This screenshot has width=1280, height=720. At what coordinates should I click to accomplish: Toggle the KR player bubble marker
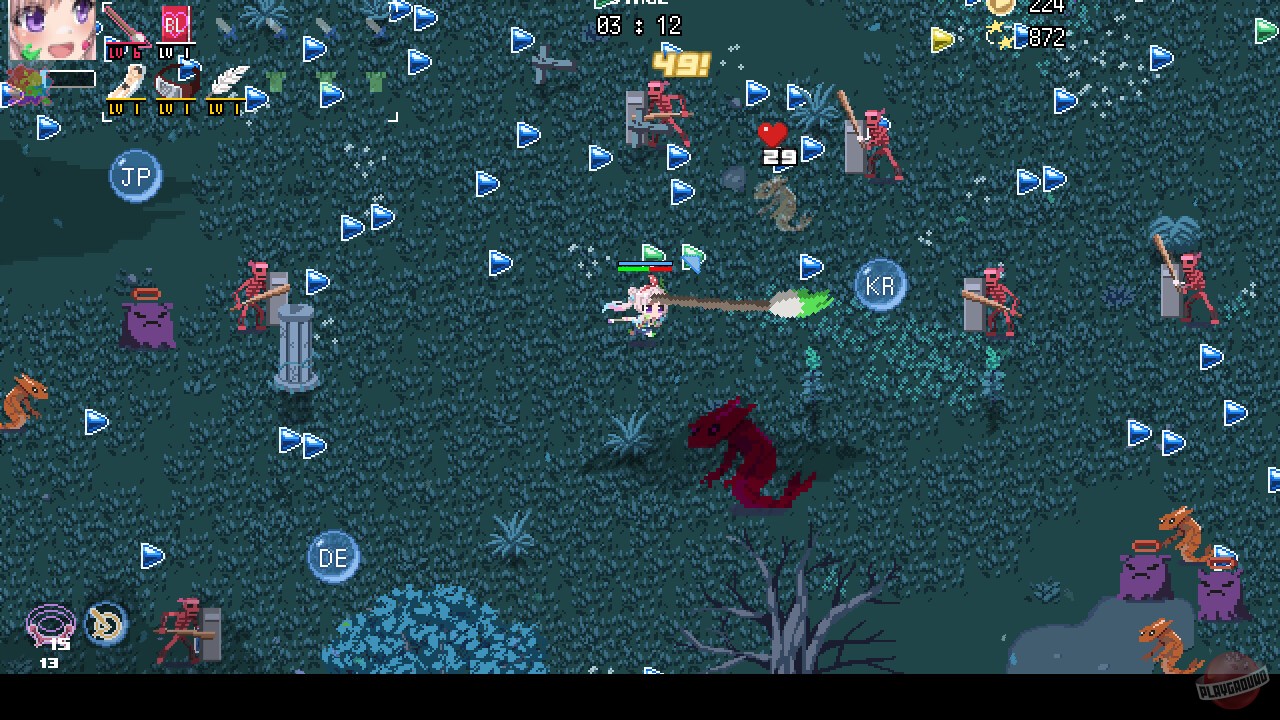(880, 284)
